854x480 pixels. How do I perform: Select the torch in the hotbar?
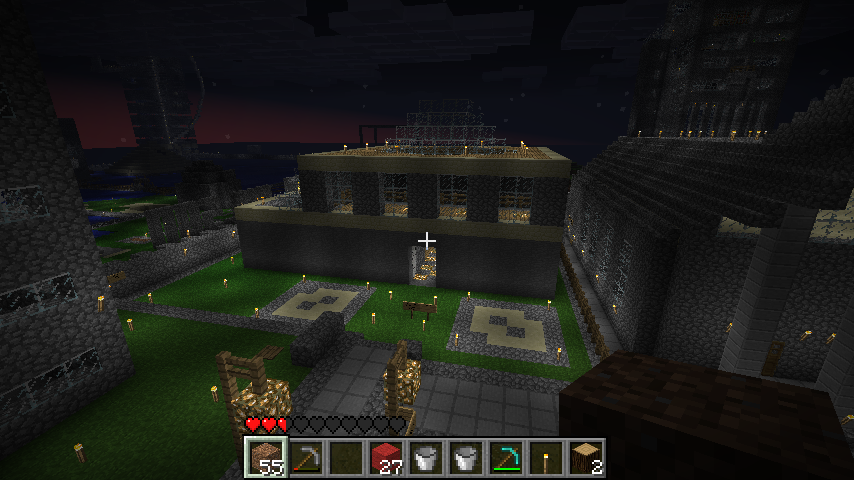tap(545, 458)
